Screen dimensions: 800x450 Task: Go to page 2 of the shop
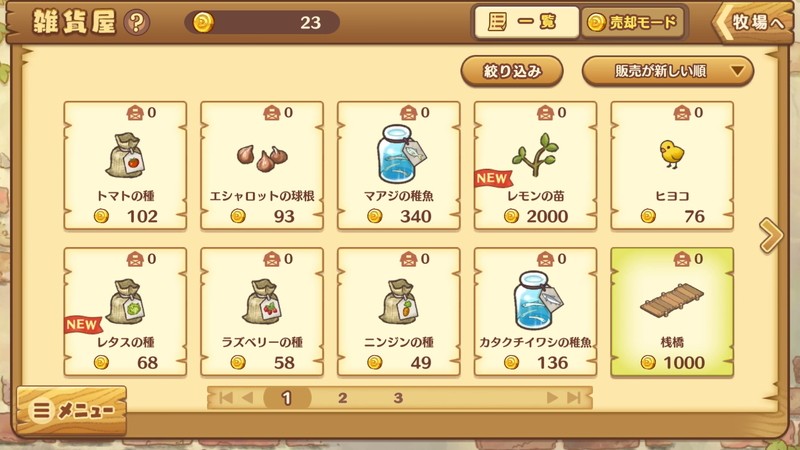pos(342,398)
